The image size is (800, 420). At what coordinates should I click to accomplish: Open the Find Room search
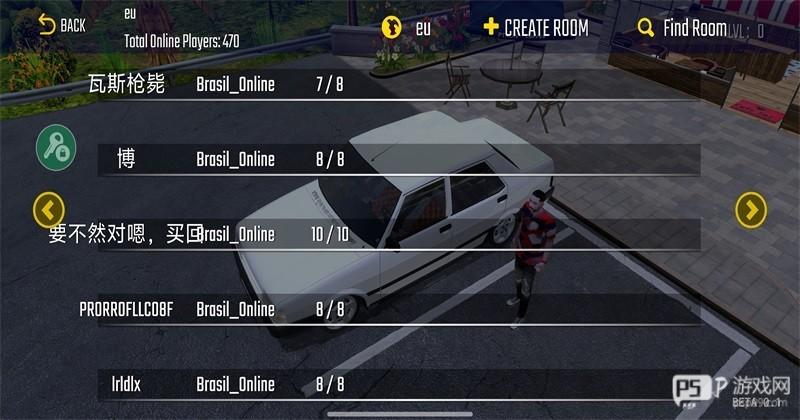click(x=684, y=28)
